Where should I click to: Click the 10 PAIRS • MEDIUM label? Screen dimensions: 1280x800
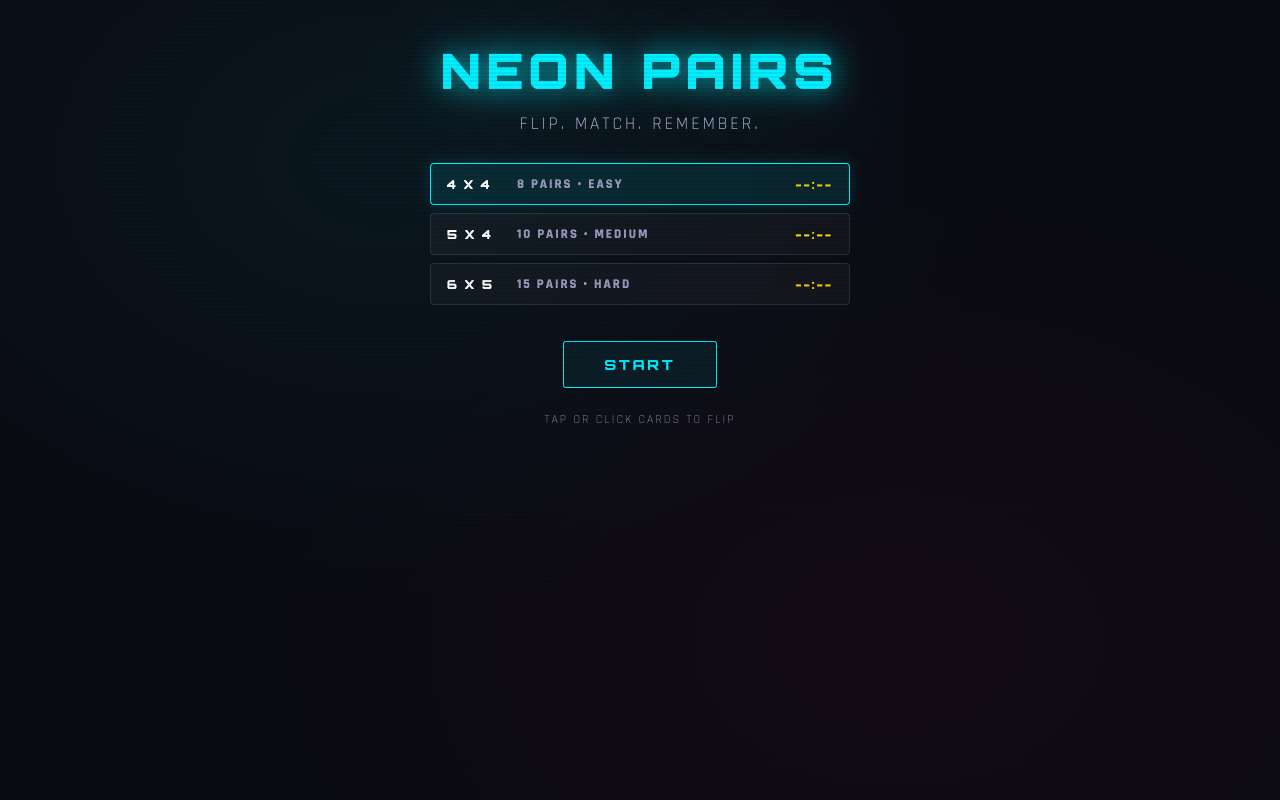coord(583,234)
